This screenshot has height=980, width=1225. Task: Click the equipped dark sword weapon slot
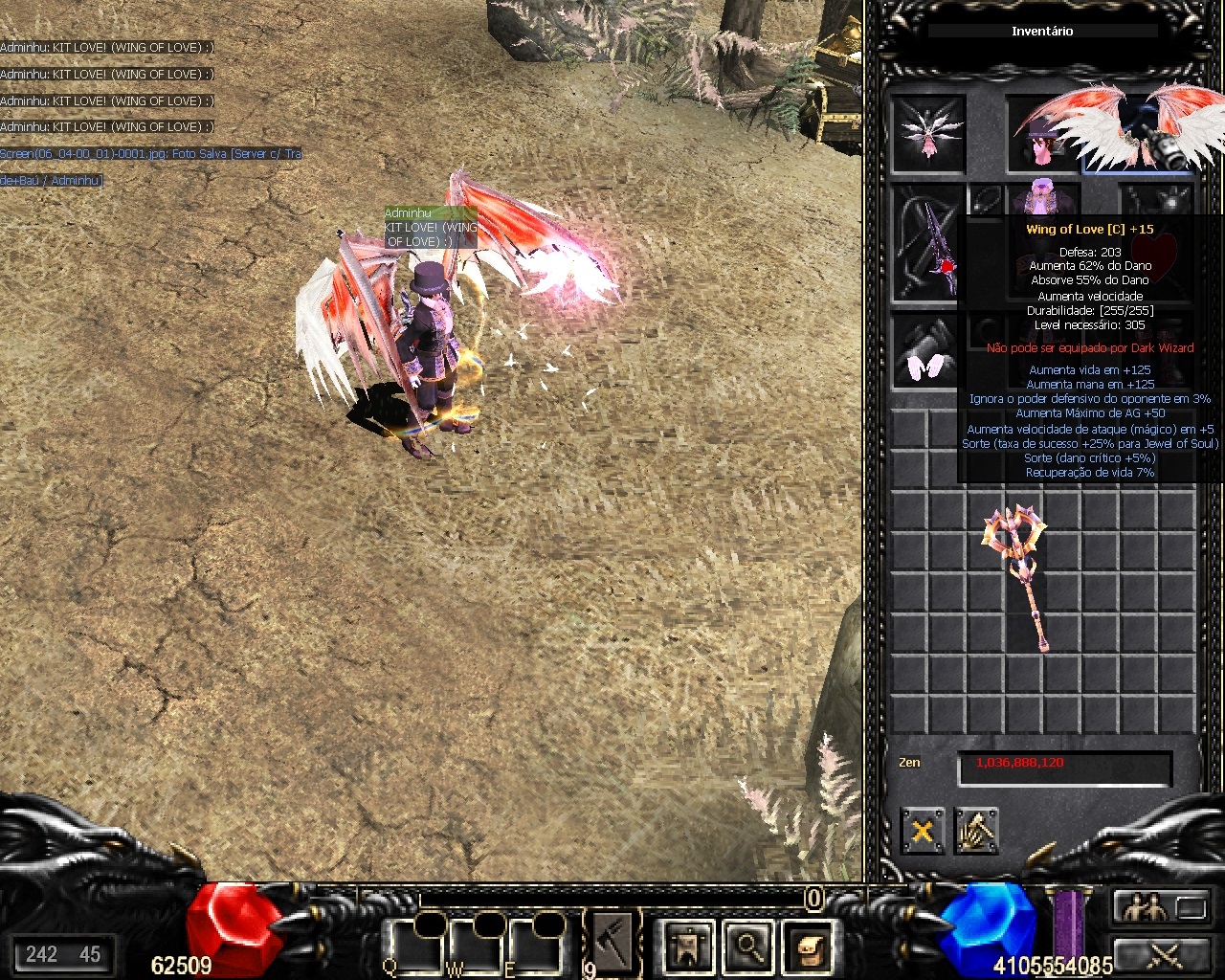(x=927, y=243)
